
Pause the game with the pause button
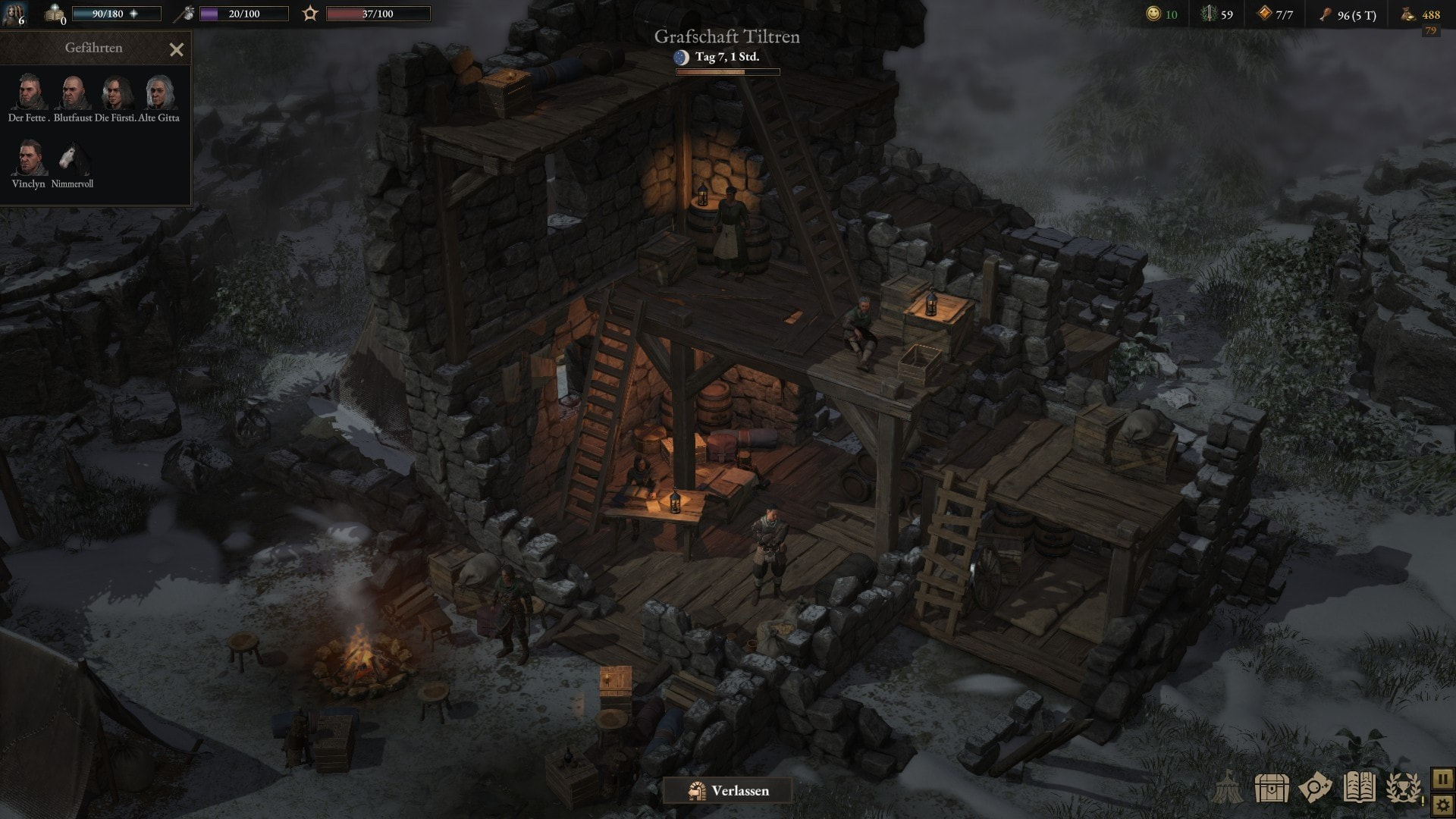tap(1442, 779)
